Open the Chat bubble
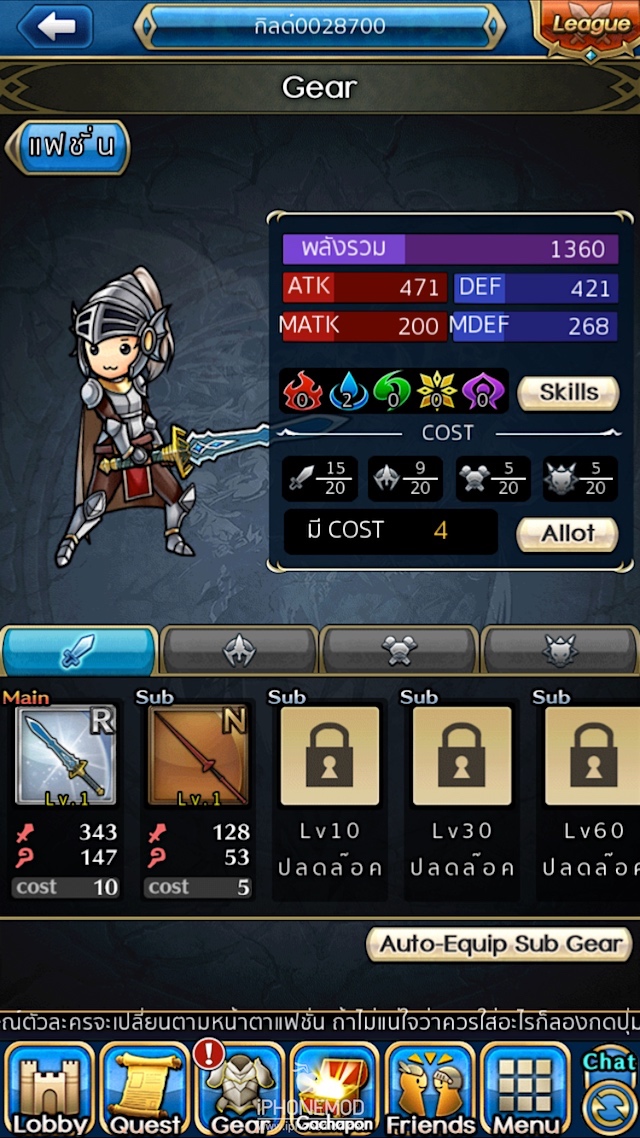Viewport: 640px width, 1138px height. (609, 1063)
